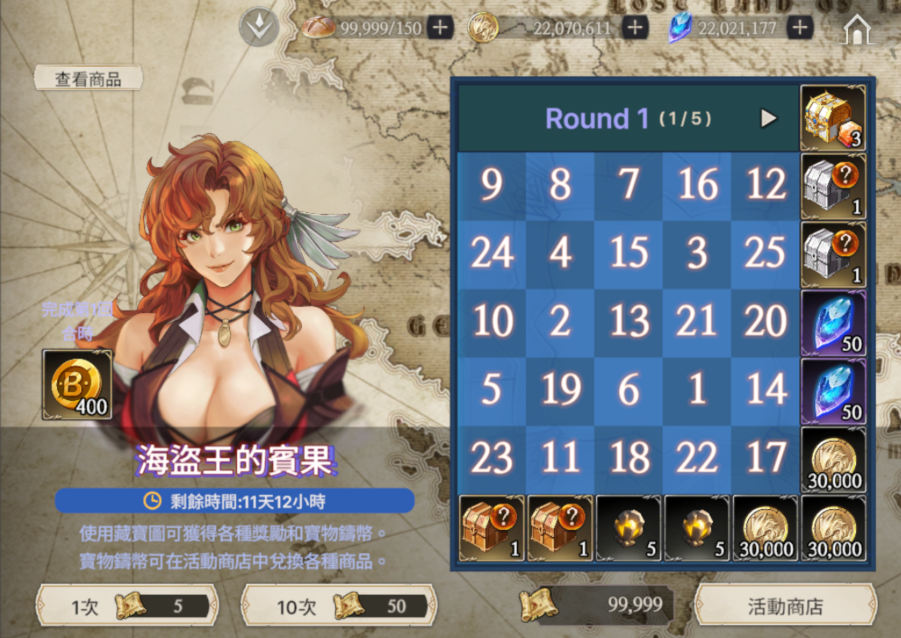Add blue crystals with the plus button
Screen dimensions: 901x638
click(799, 28)
